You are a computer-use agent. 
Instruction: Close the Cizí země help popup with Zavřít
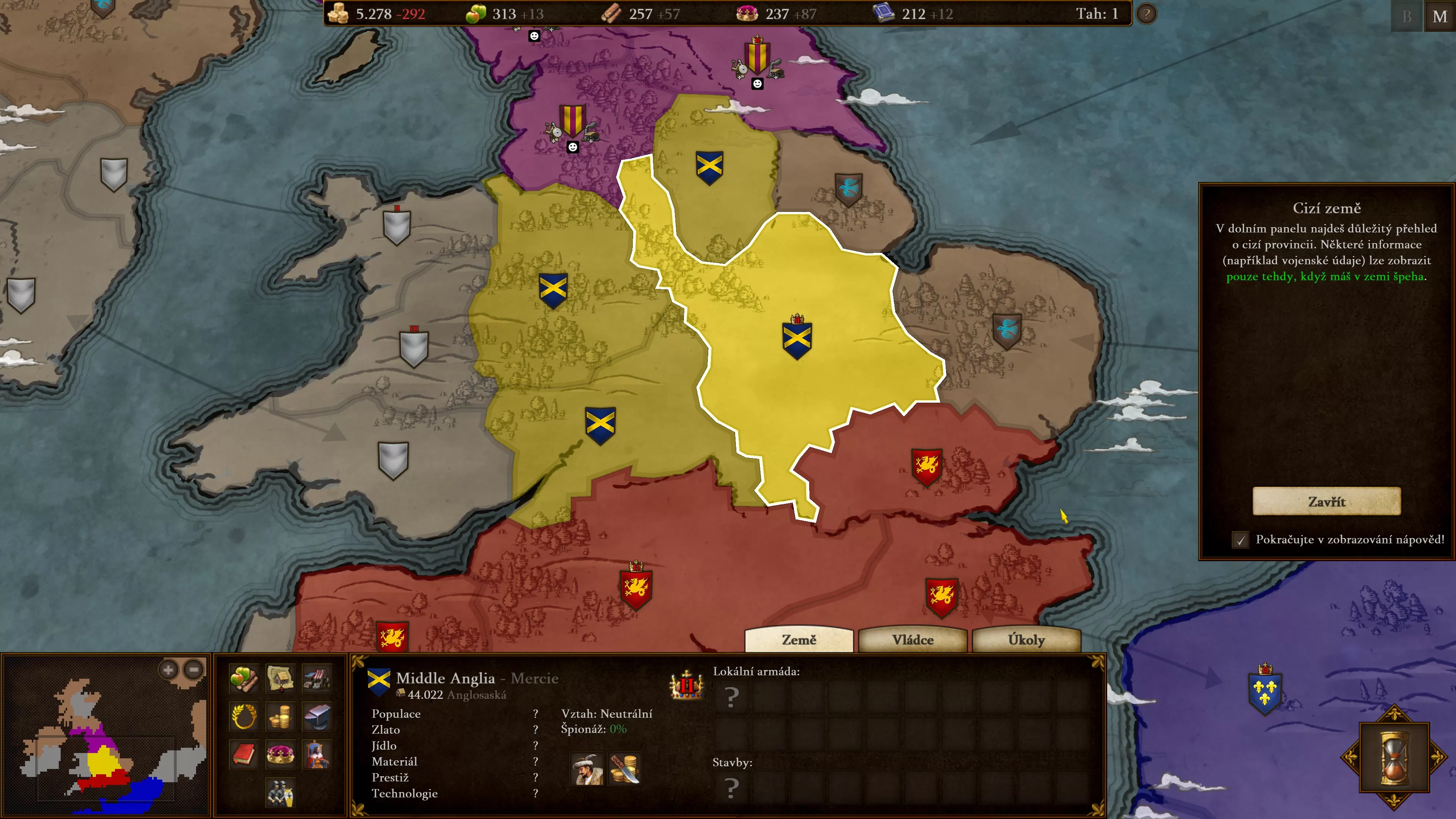click(x=1326, y=501)
